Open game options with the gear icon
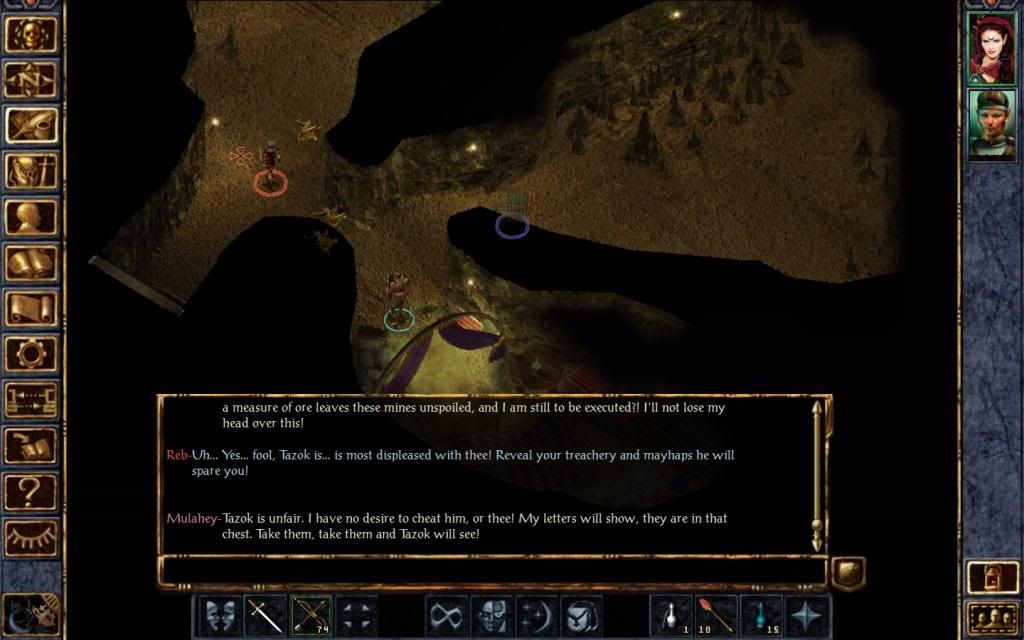The height and width of the screenshot is (640, 1024). tap(31, 353)
